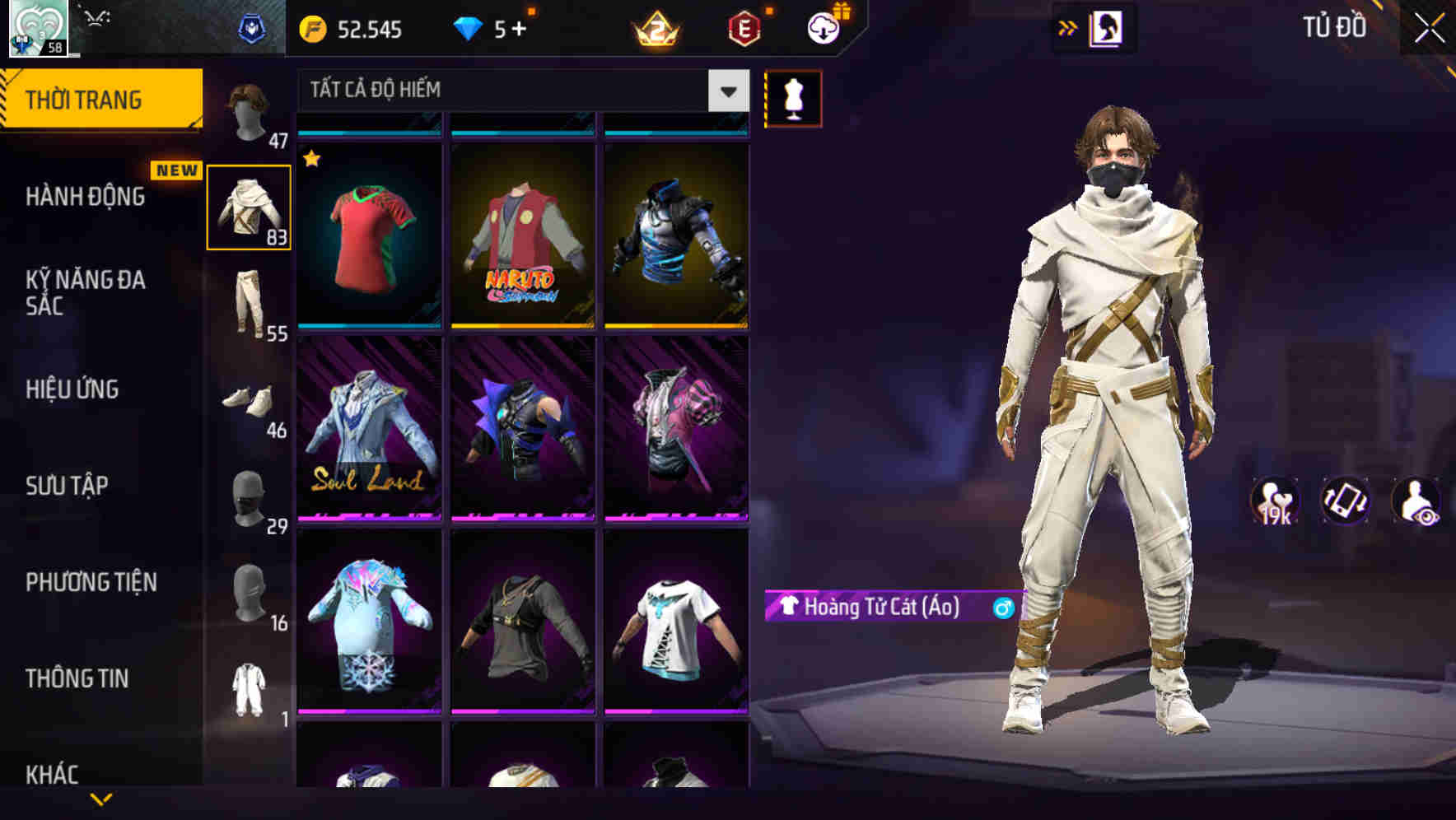Toggle the mannequin preview display
The width and height of the screenshot is (1456, 820).
pyautogui.click(x=793, y=98)
